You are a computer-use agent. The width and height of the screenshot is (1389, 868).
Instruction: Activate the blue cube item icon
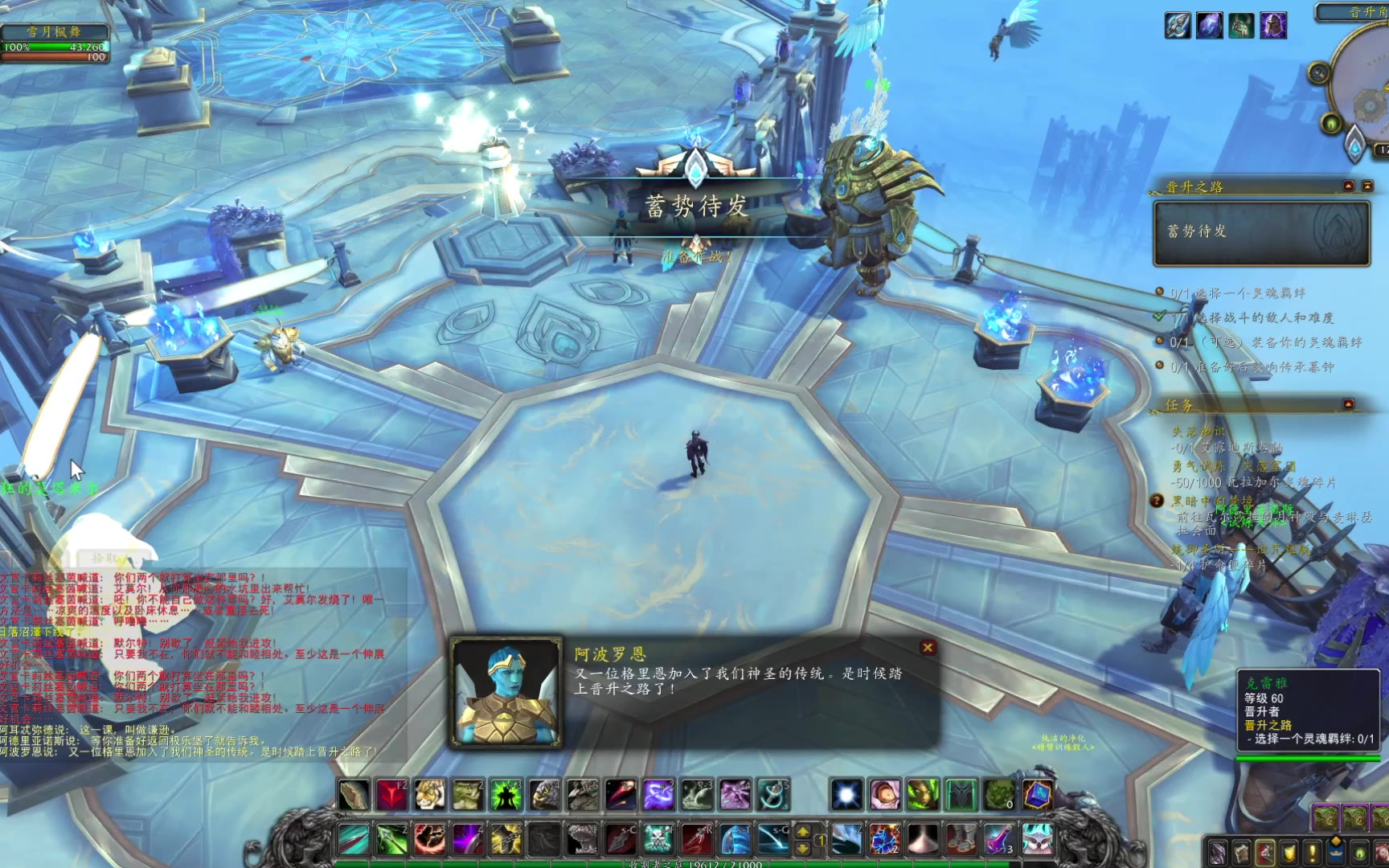tap(1037, 795)
